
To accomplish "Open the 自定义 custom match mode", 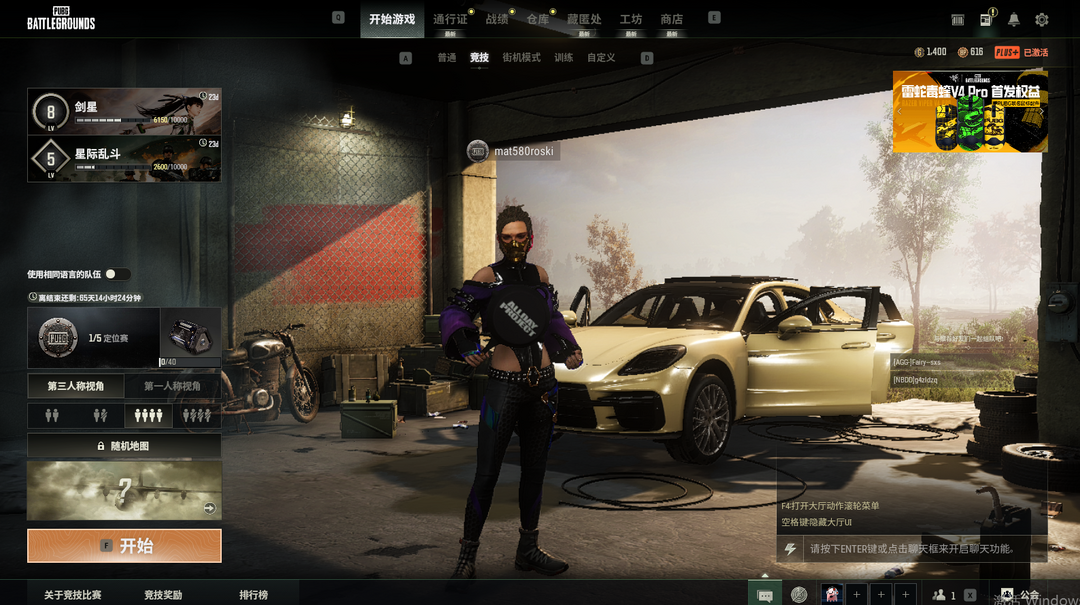I will [601, 58].
